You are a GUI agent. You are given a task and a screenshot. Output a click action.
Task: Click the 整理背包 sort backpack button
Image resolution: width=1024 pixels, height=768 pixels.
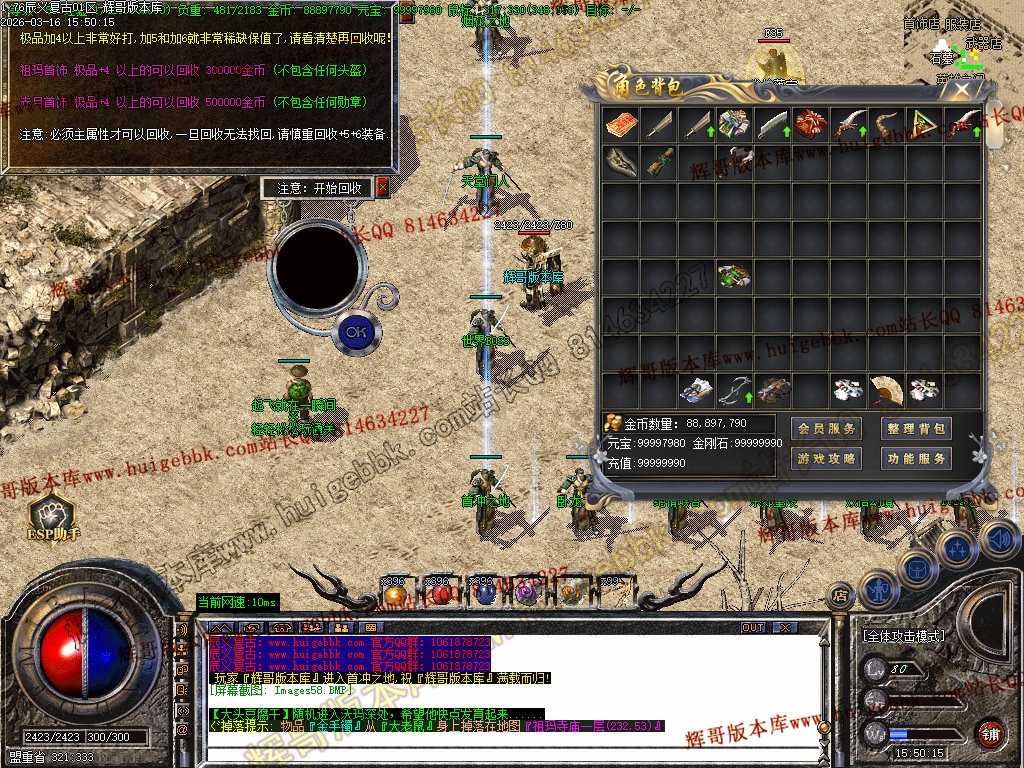click(915, 429)
